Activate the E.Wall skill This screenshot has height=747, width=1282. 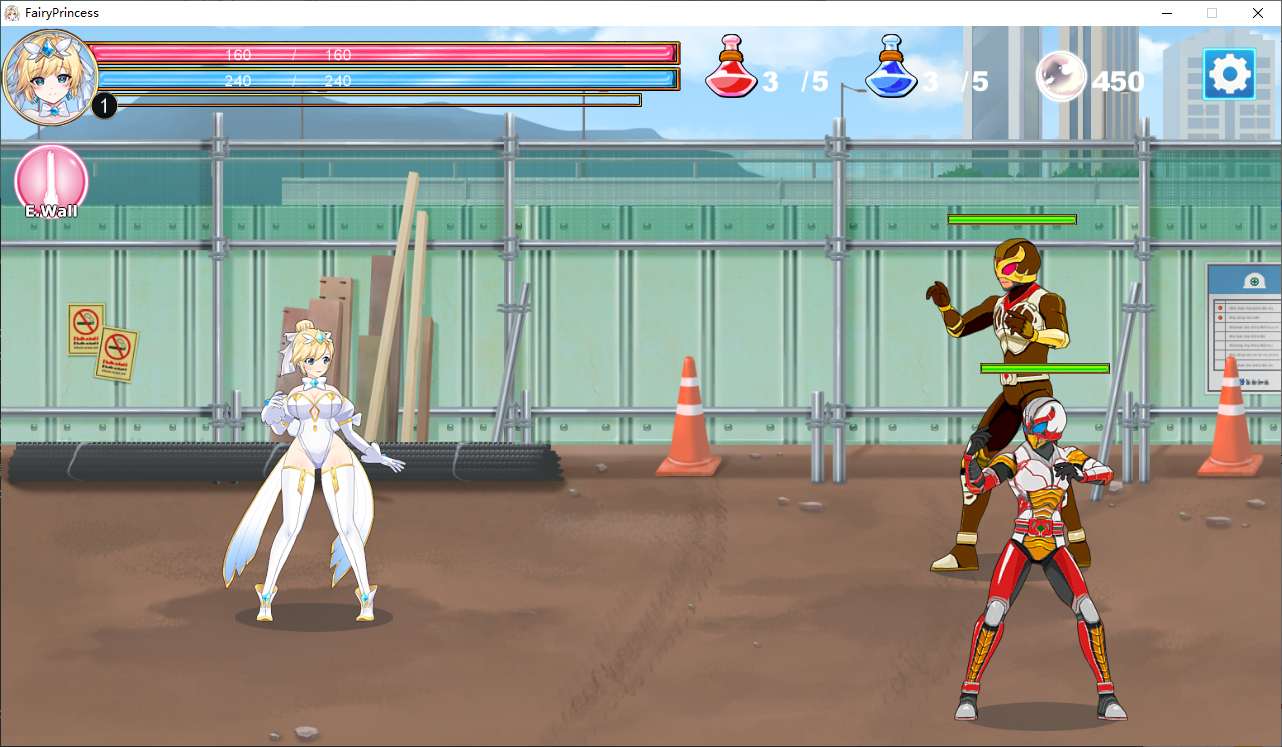pyautogui.click(x=51, y=182)
